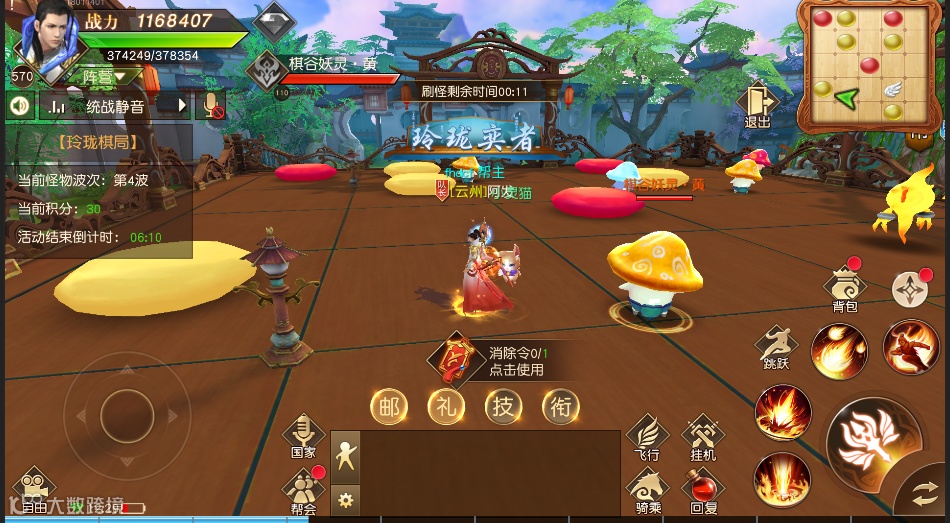Open the 帮会 guild icon
The width and height of the screenshot is (950, 523).
[x=304, y=490]
